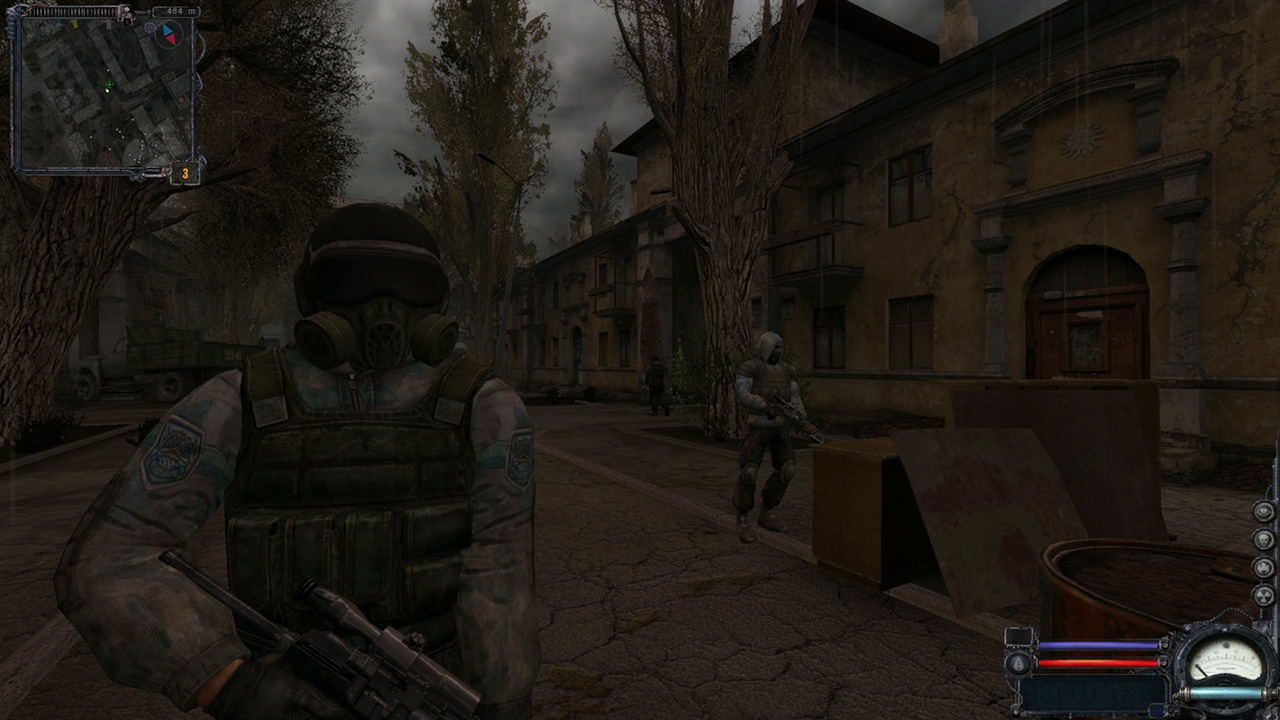1280x720 pixels.
Task: Click the red health bar
Action: coord(1098,662)
